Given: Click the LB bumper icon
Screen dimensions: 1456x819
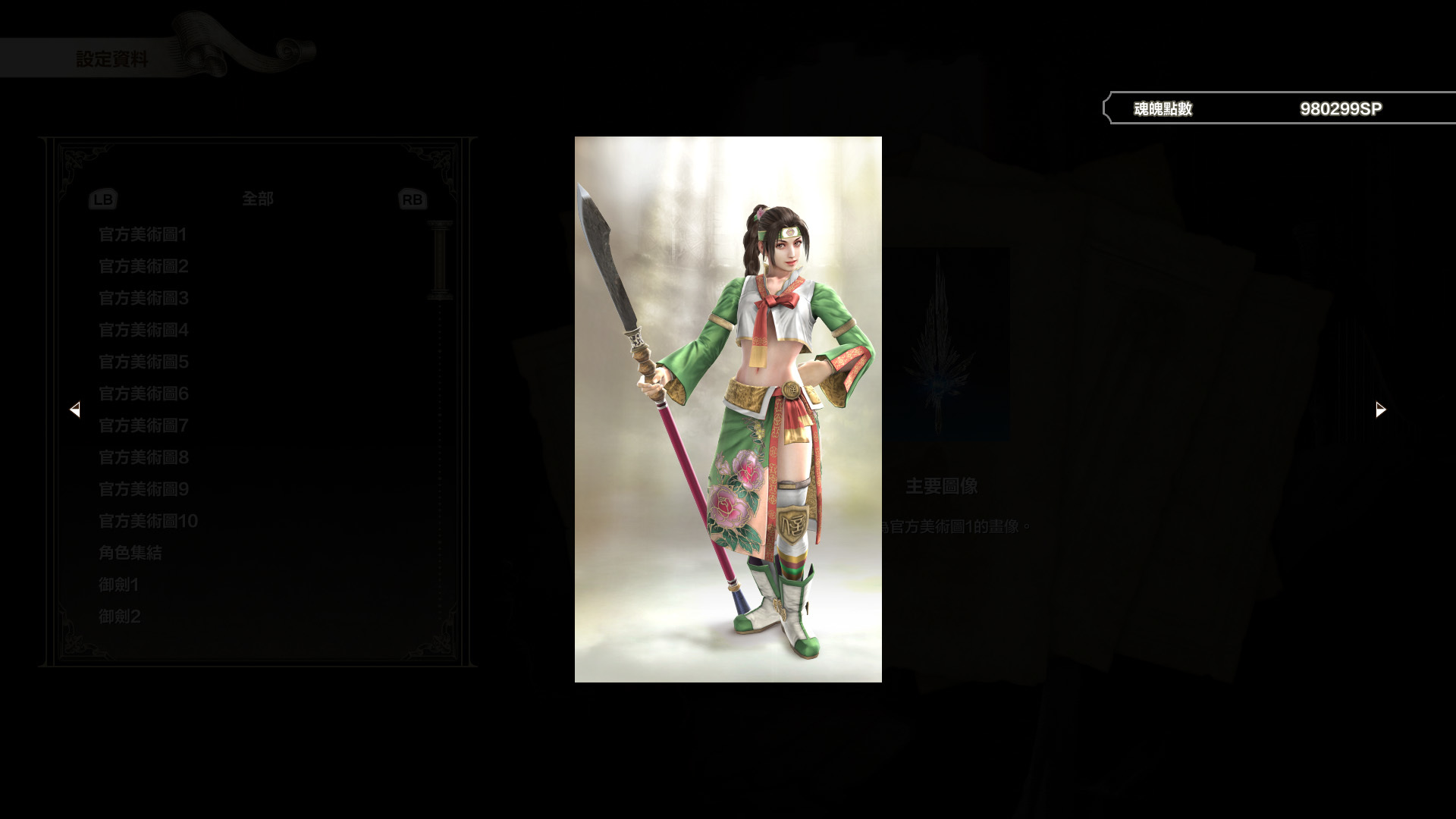Looking at the screenshot, I should 103,199.
